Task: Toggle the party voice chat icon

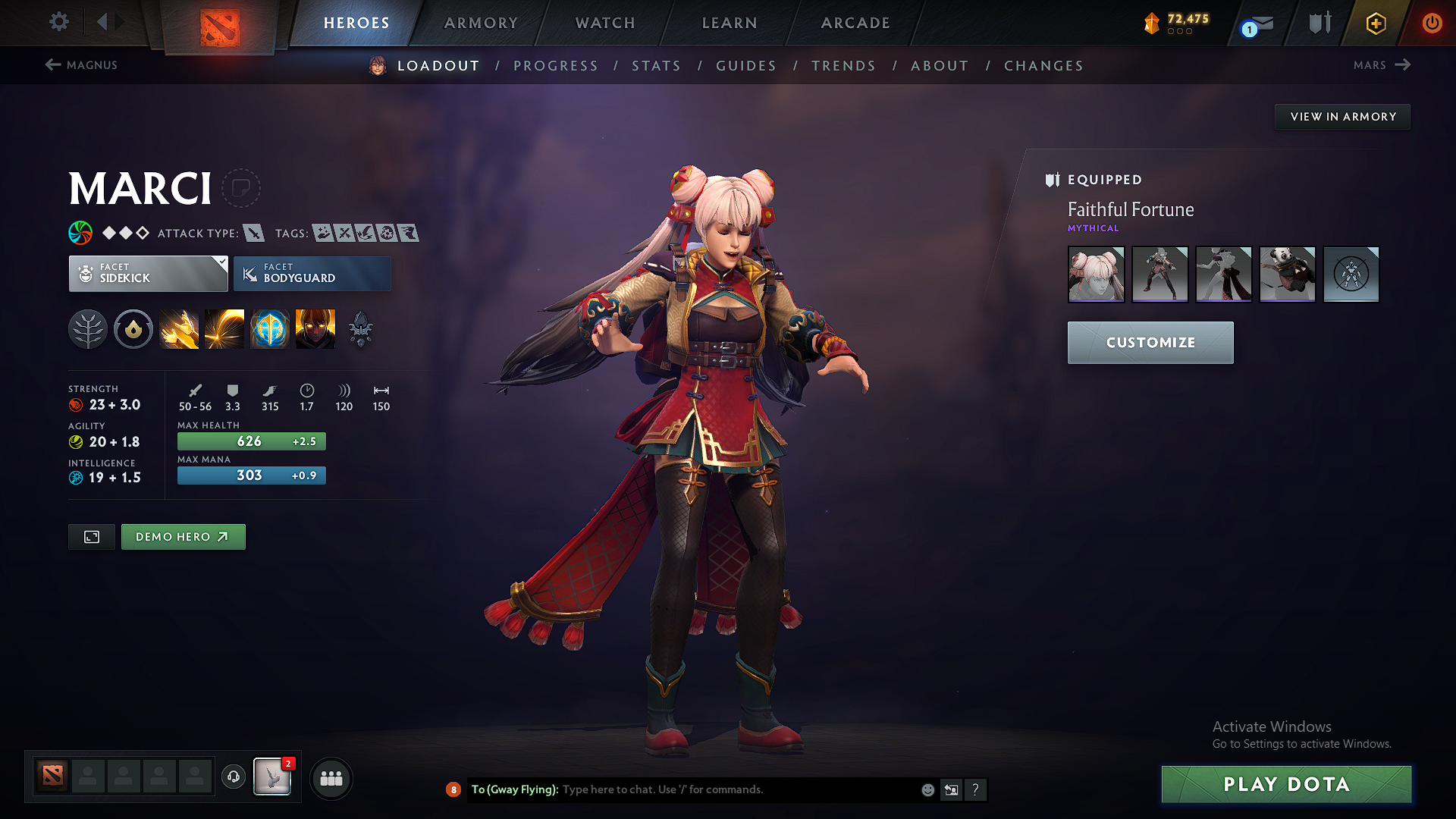Action: (233, 778)
